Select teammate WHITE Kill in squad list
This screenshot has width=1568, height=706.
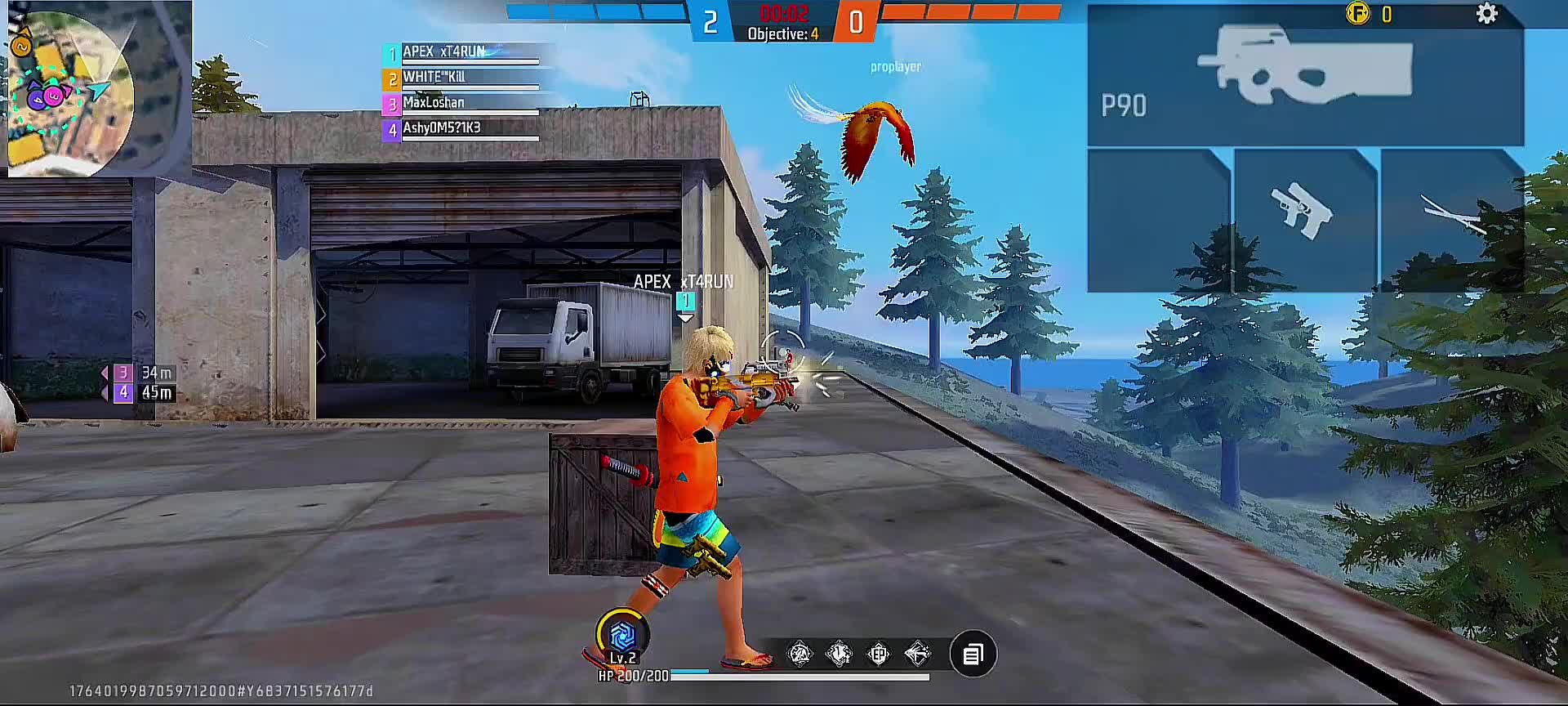[x=461, y=78]
